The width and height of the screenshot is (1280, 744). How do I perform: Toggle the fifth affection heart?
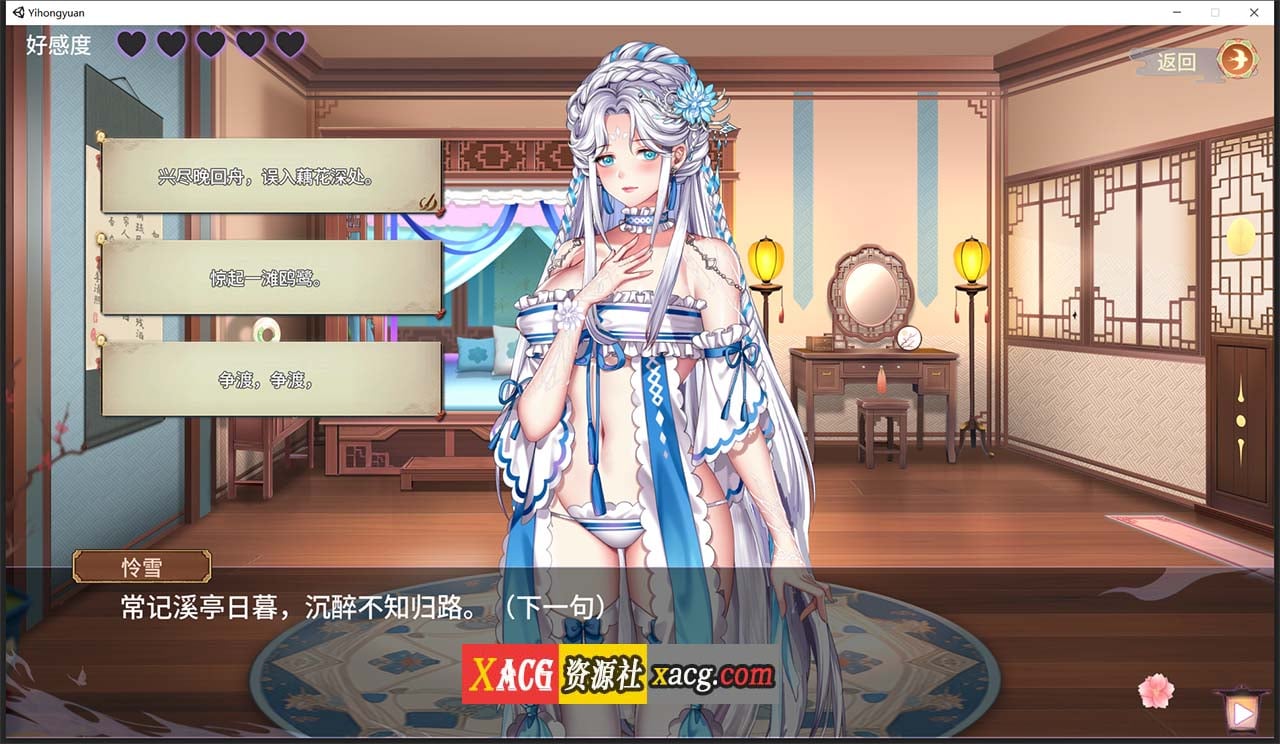tap(287, 44)
